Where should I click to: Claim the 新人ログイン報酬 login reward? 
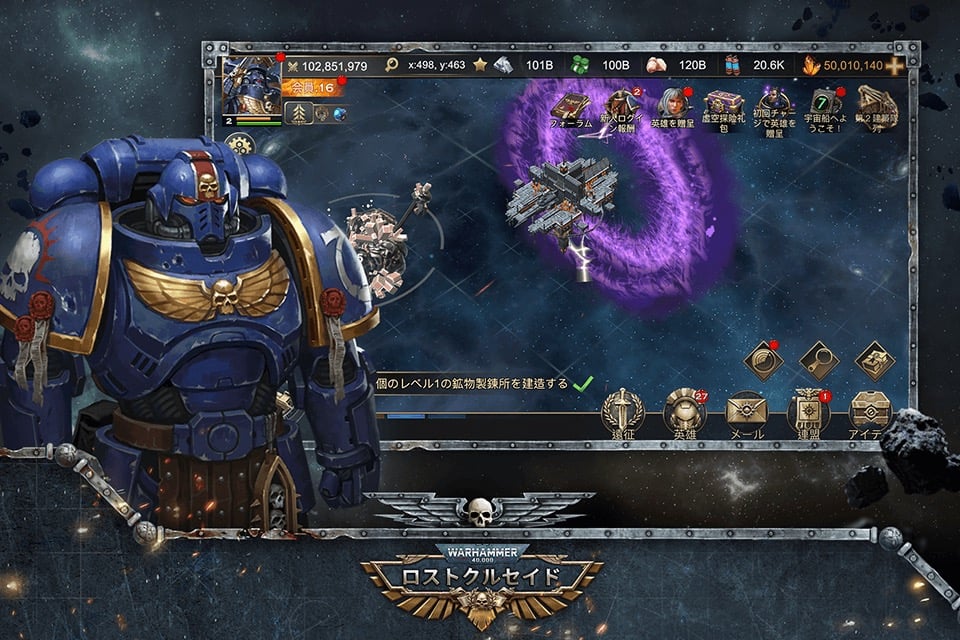(x=620, y=105)
